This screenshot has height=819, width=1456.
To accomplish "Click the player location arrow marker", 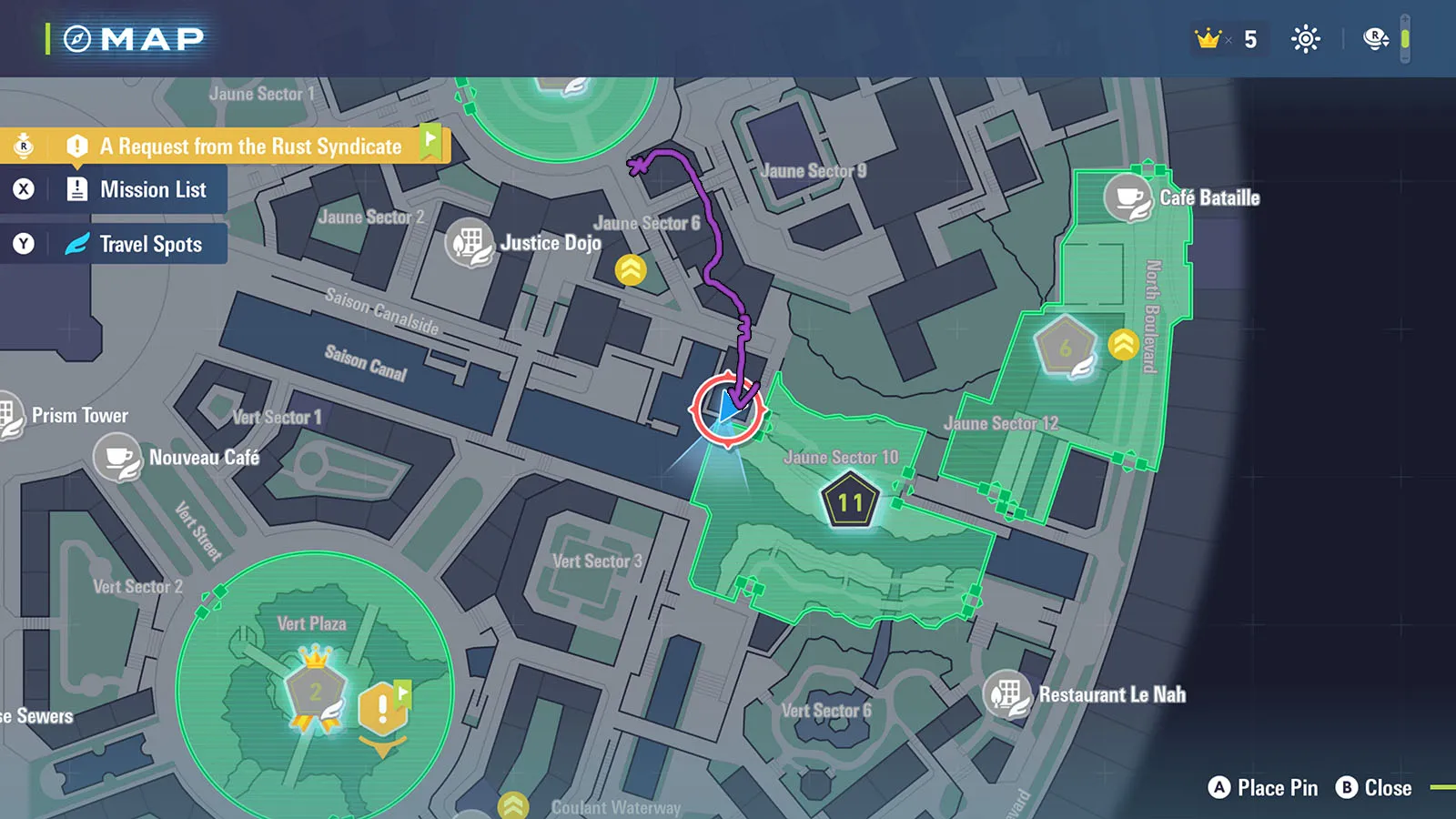I will pyautogui.click(x=728, y=409).
